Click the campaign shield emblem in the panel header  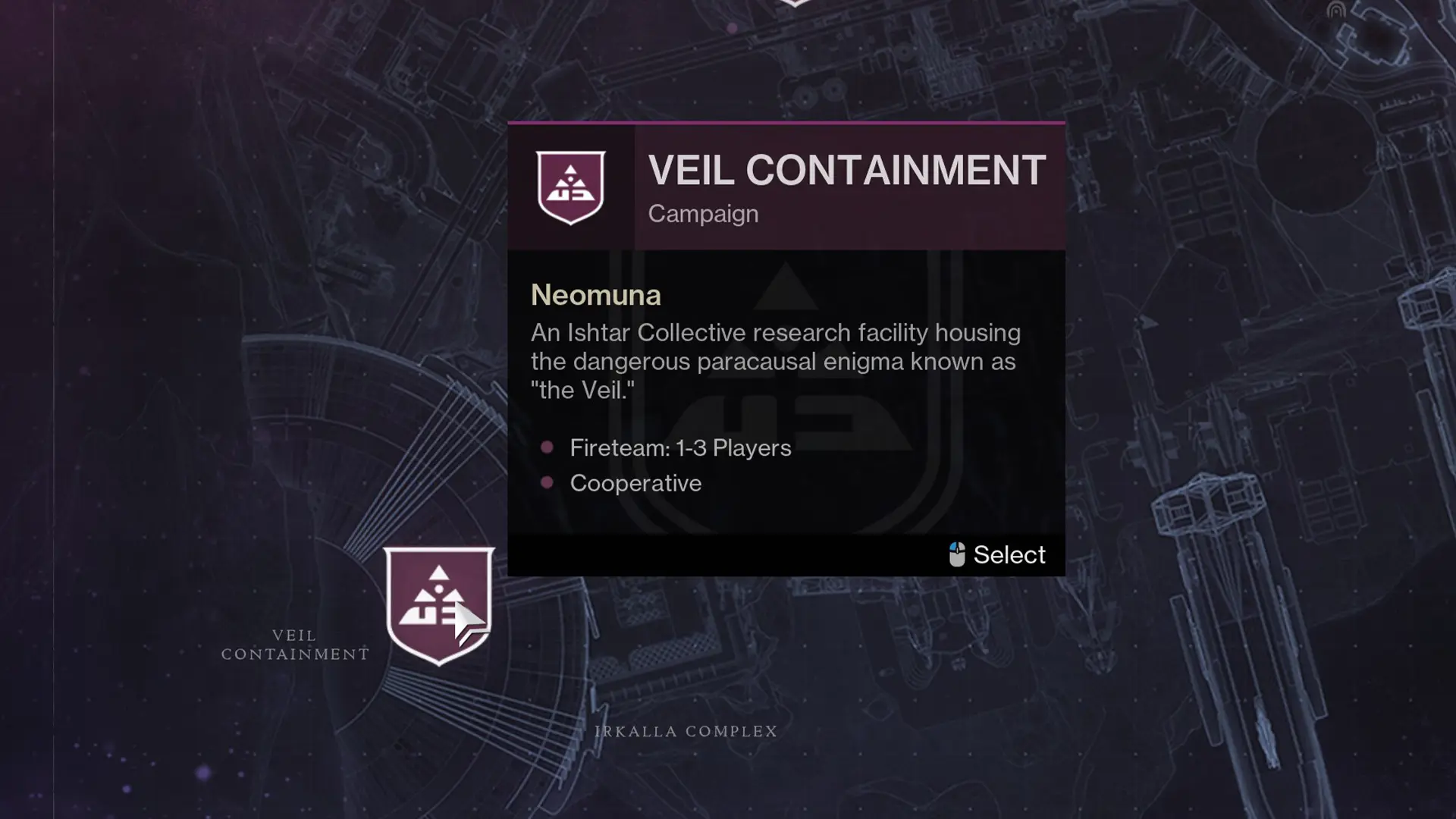[x=571, y=187]
